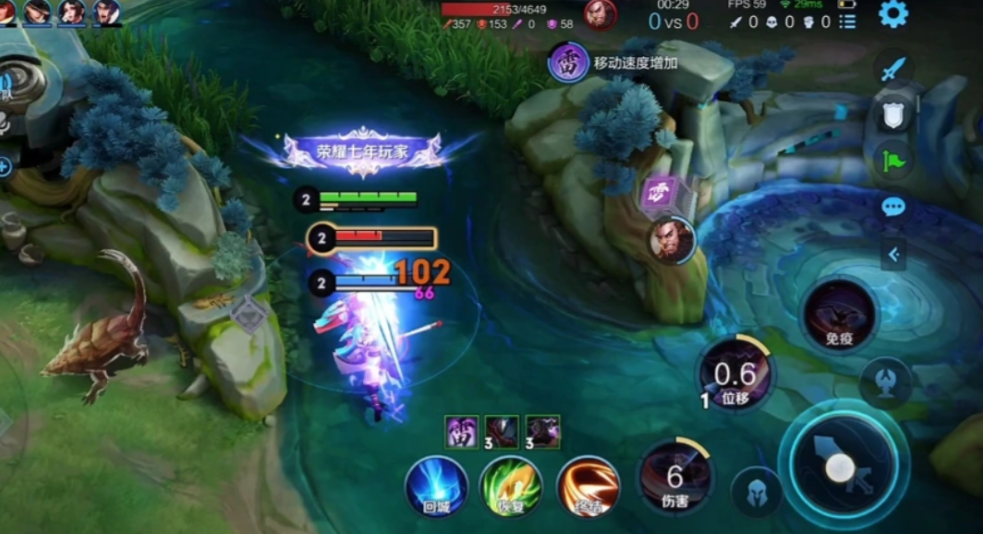The width and height of the screenshot is (983, 534).
Task: Use the 回城 recall ability
Action: coord(436,486)
